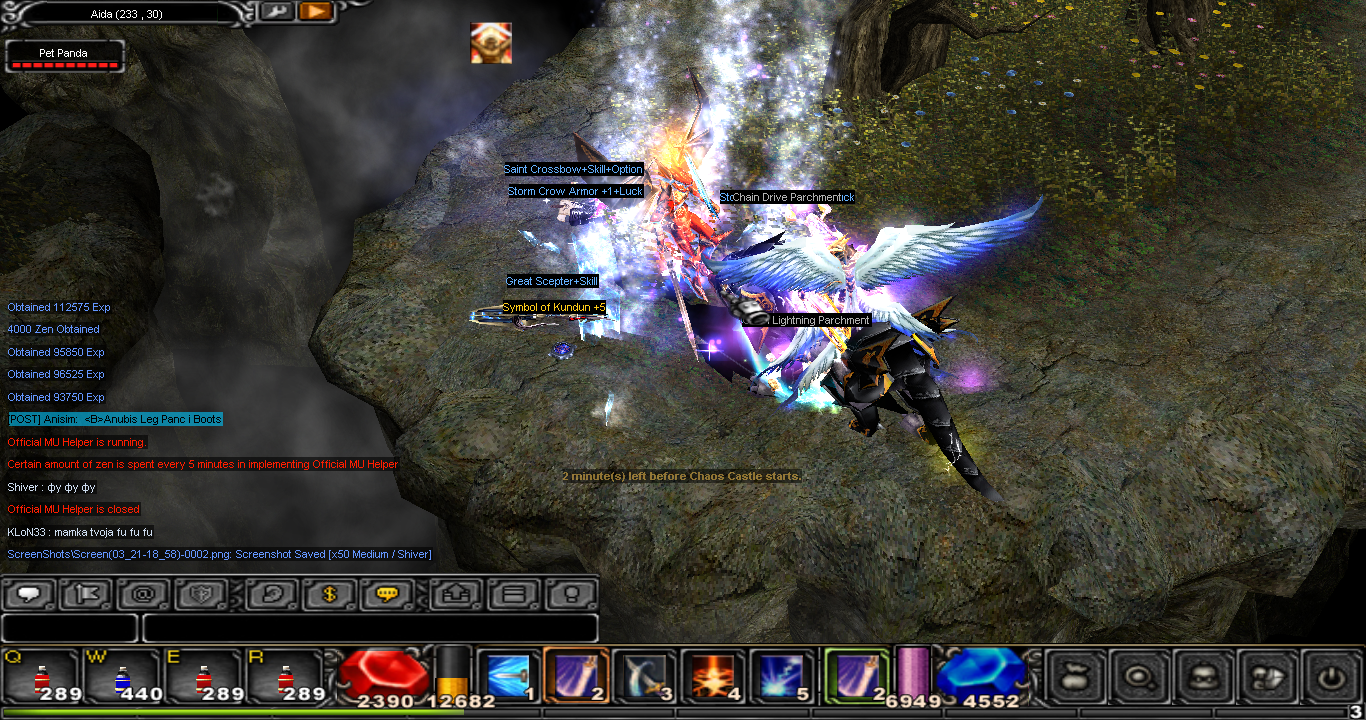Open MU Helper settings with wrench button
This screenshot has height=720, width=1366.
pos(277,12)
